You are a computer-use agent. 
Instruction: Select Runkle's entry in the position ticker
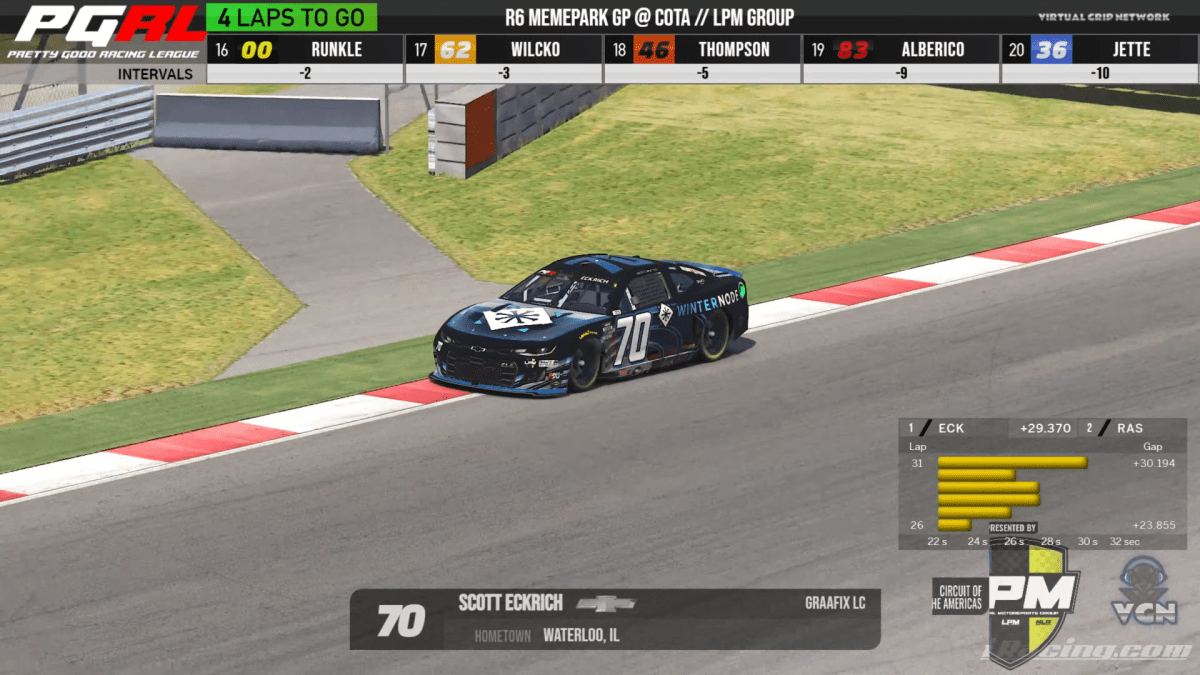point(305,49)
